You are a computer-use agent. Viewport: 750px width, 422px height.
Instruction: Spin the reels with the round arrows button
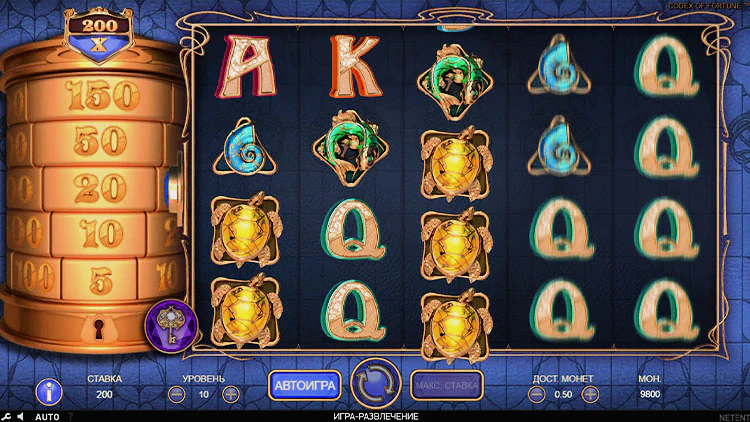[376, 384]
